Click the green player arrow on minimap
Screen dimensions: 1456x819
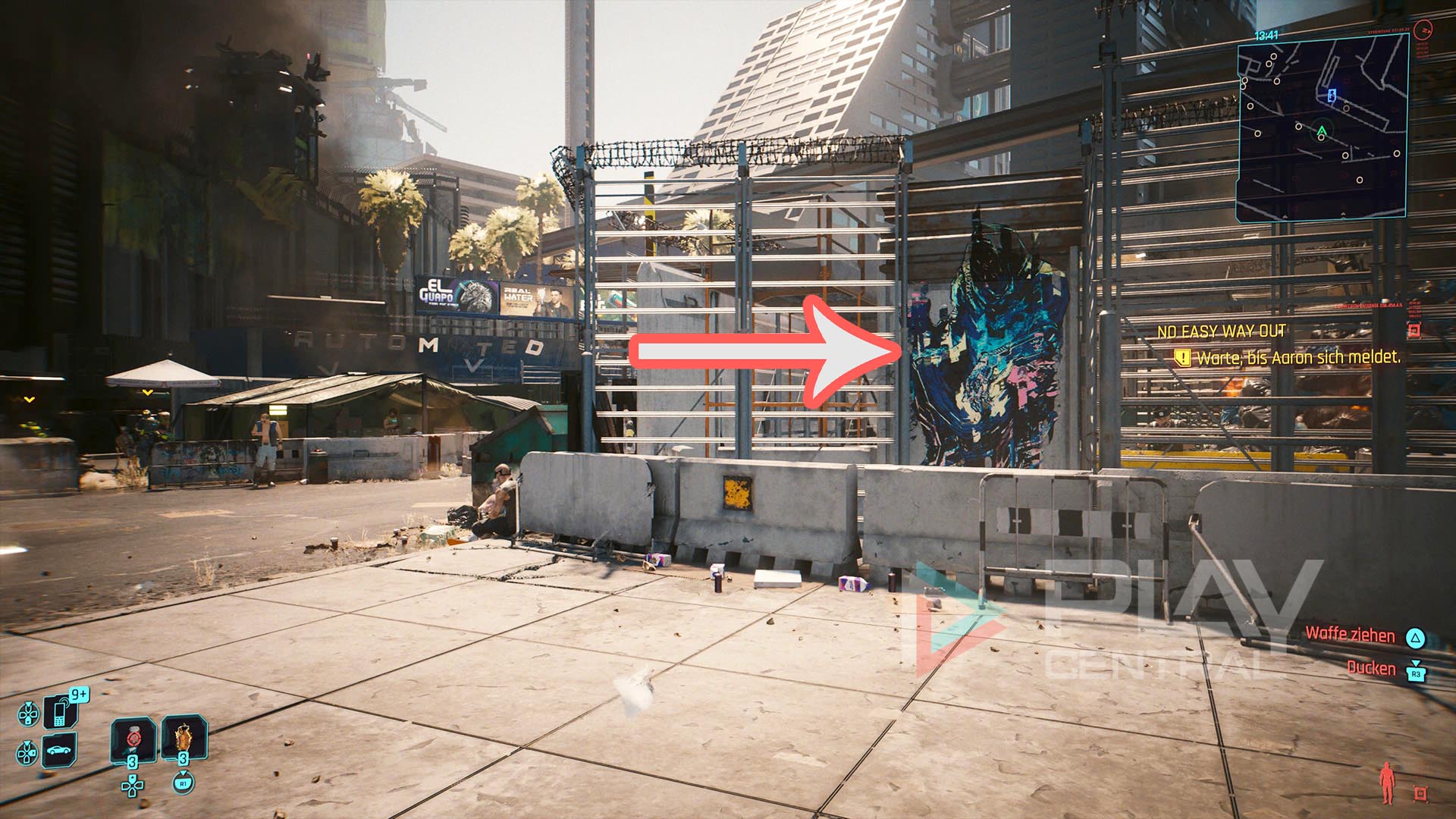pos(1323,133)
